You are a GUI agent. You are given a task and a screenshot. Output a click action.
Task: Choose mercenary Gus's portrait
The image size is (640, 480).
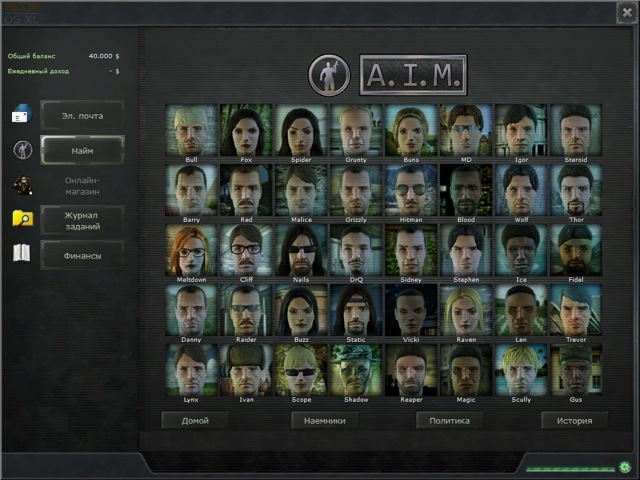coord(575,370)
